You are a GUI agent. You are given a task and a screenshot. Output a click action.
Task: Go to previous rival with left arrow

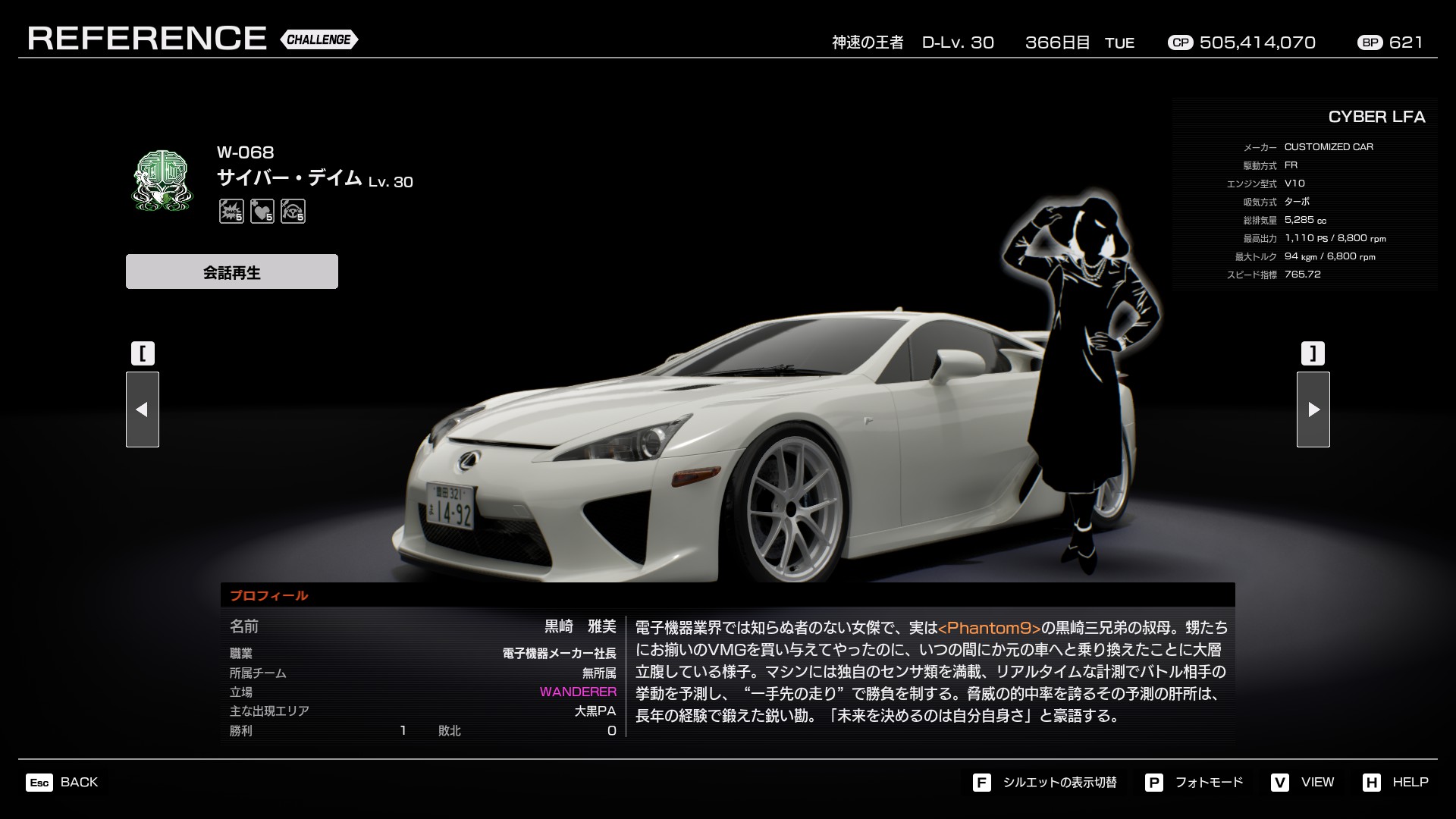pos(143,409)
